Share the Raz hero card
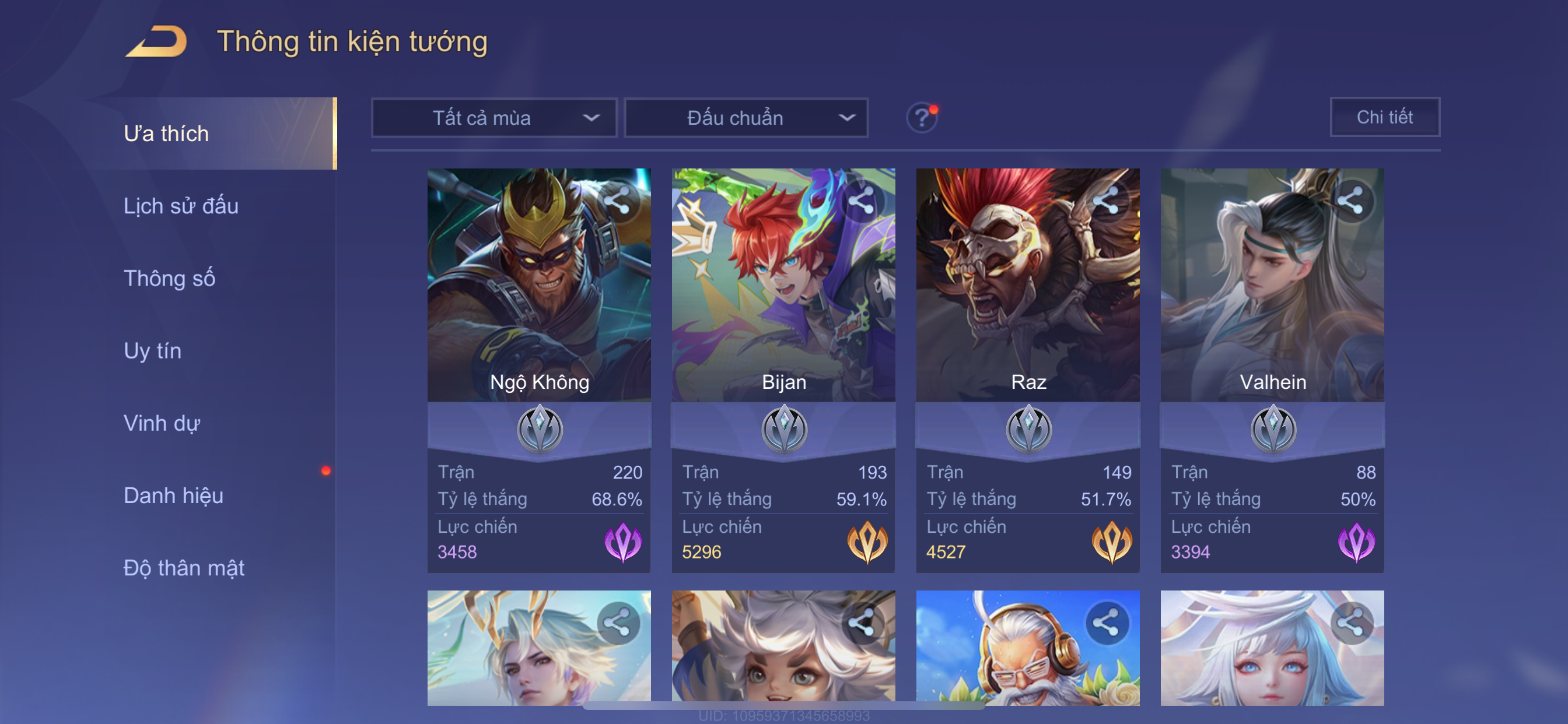This screenshot has height=724, width=1568. coord(1106,201)
